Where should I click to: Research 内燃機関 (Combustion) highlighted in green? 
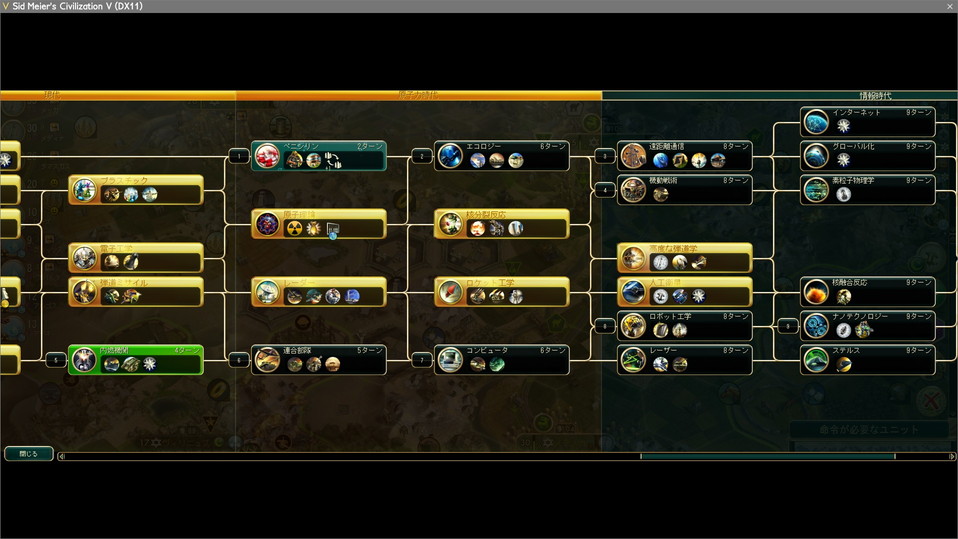pos(136,359)
